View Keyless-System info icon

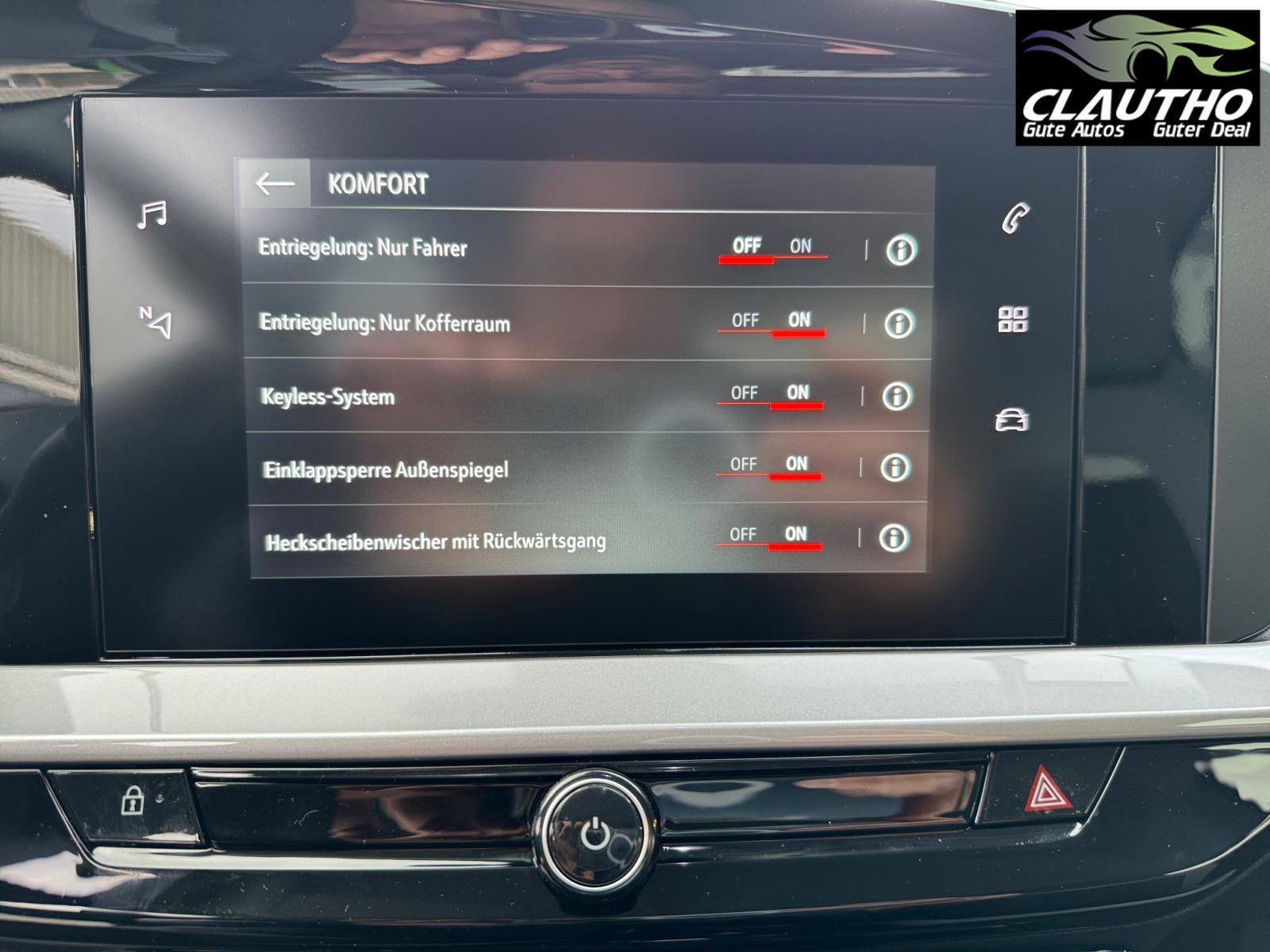point(897,396)
